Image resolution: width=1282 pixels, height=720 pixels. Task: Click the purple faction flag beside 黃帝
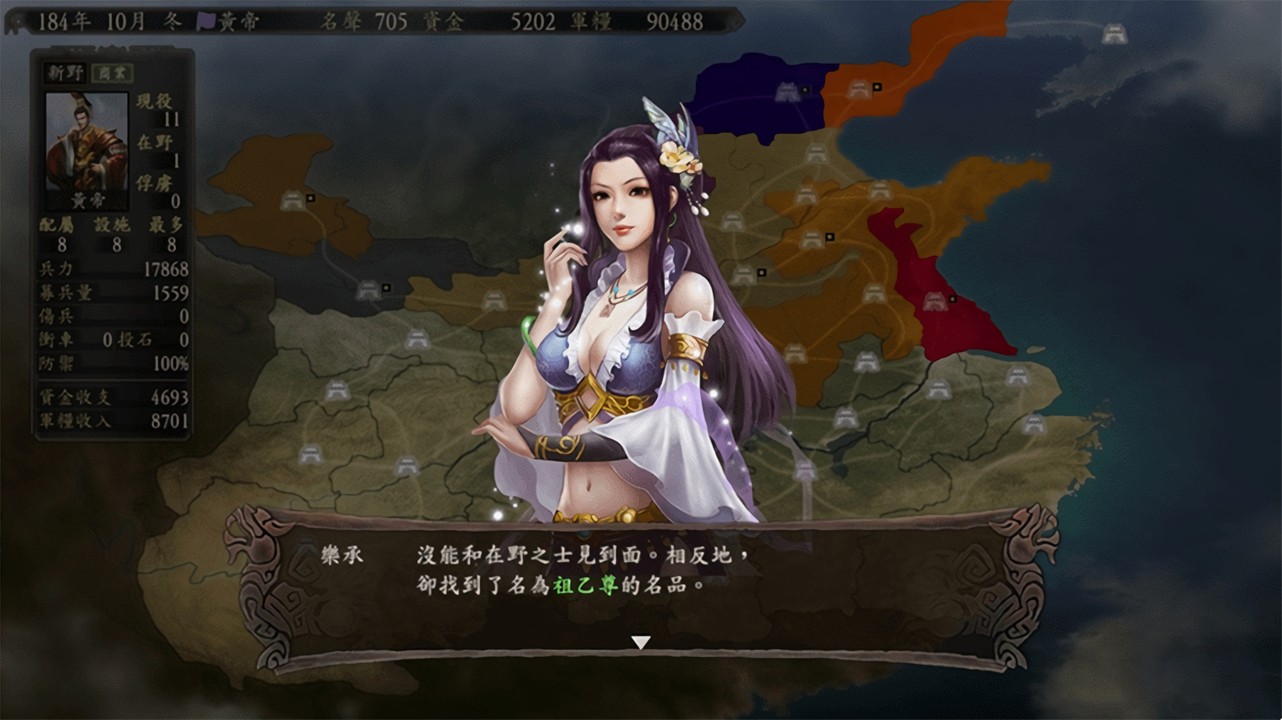point(208,21)
